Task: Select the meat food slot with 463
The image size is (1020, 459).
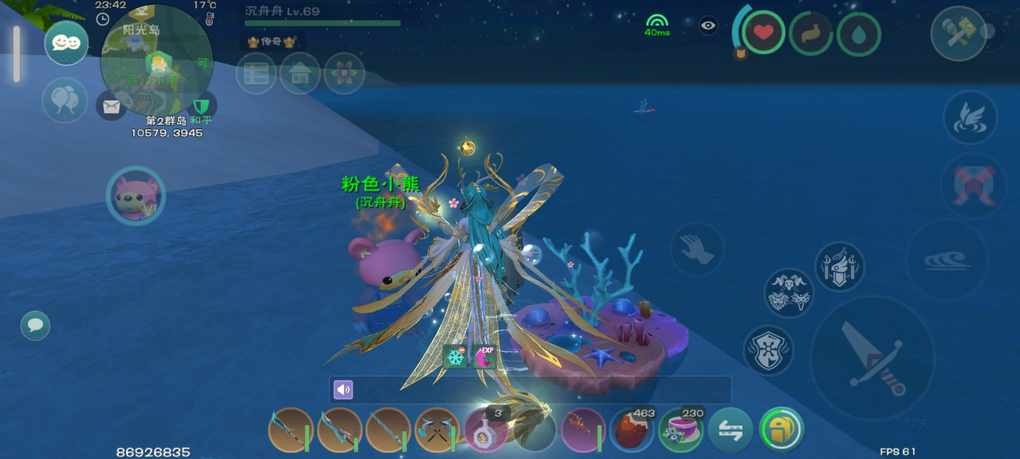Action: pyautogui.click(x=632, y=430)
